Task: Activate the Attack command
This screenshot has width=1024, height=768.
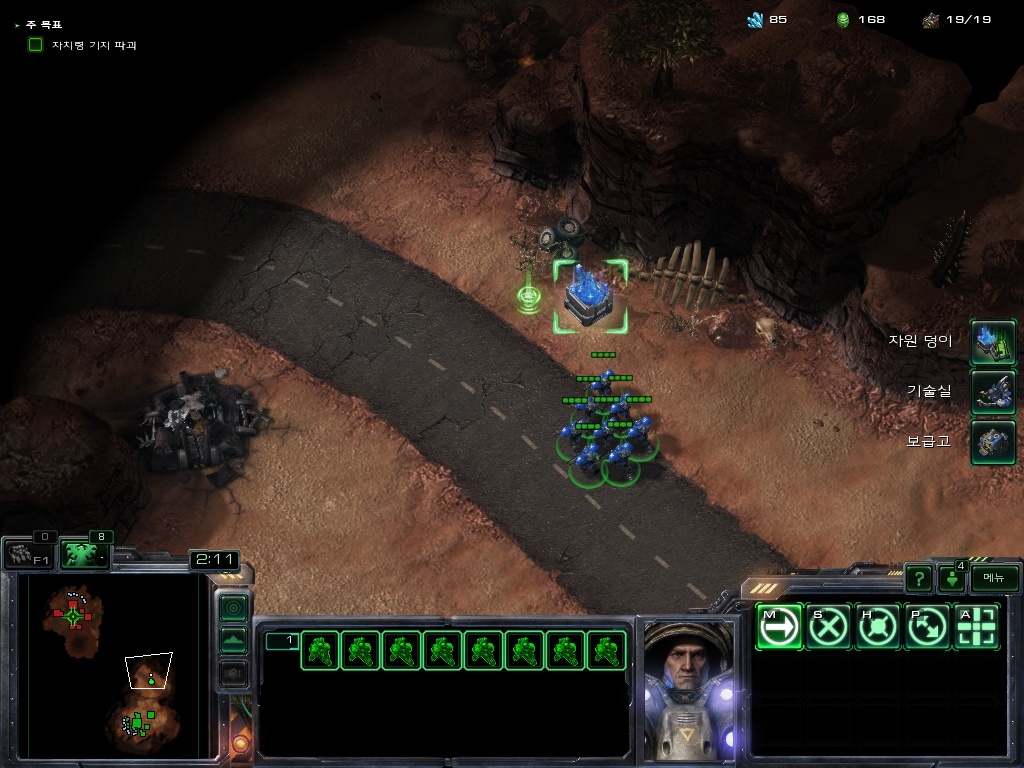Action: coord(977,627)
